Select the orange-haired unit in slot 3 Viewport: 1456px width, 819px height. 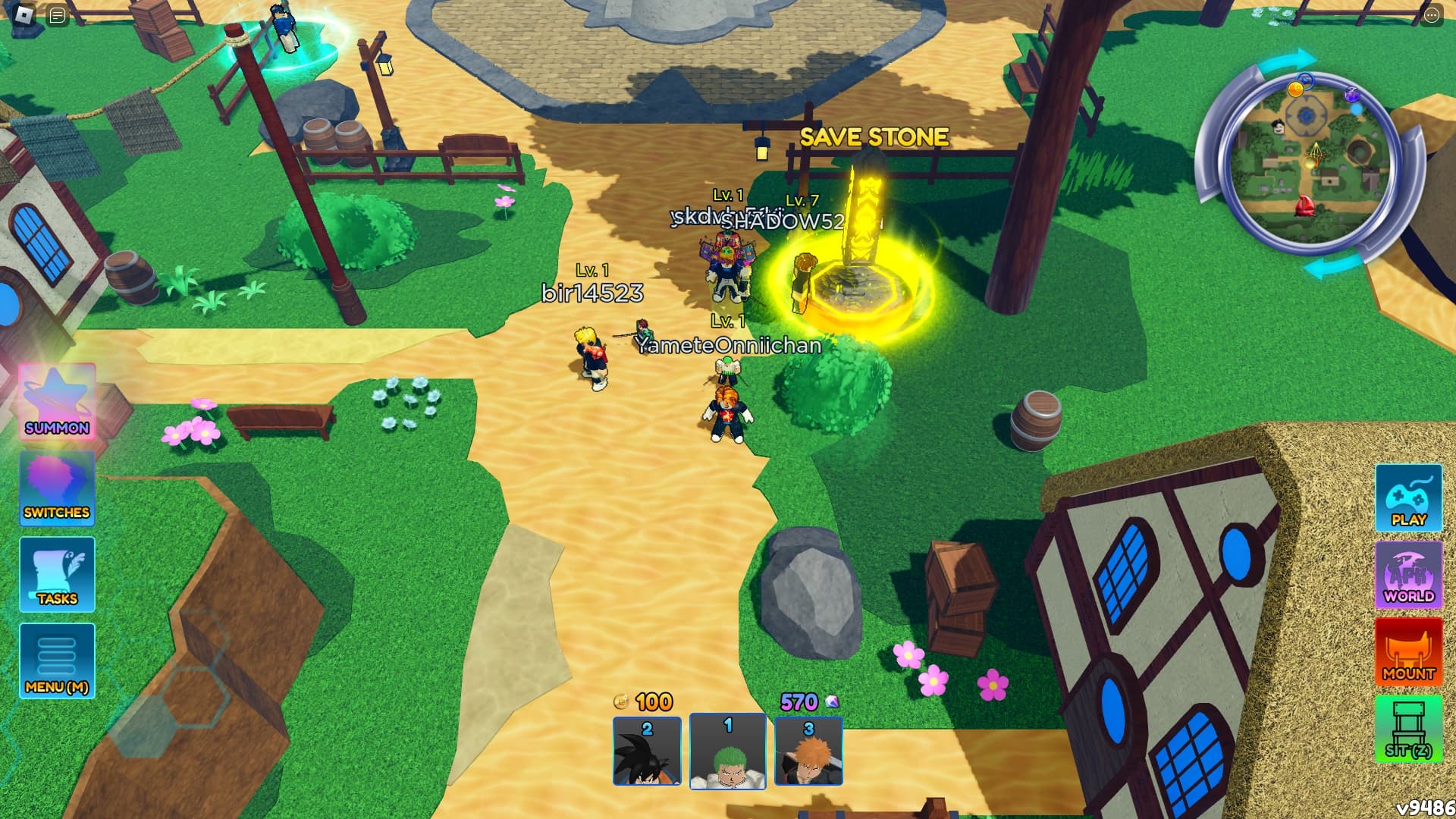pyautogui.click(x=808, y=751)
